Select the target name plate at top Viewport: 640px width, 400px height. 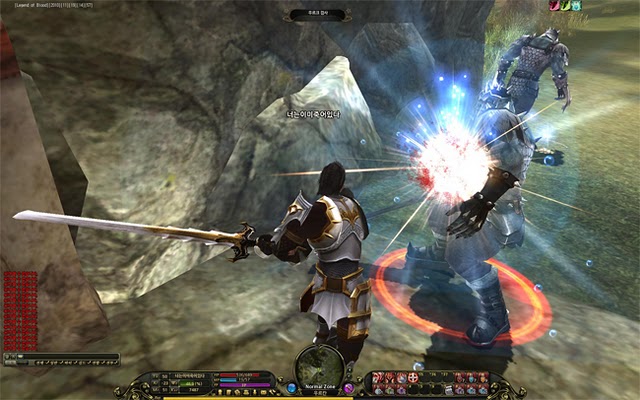click(x=319, y=15)
